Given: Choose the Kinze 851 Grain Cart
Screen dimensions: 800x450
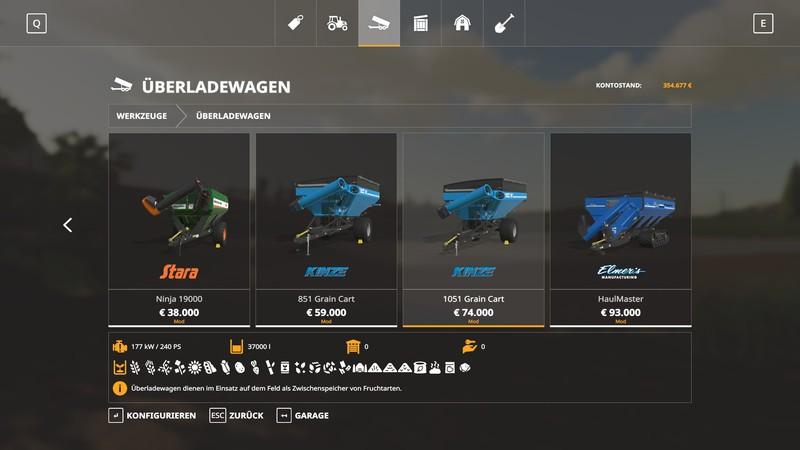Looking at the screenshot, I should (326, 229).
